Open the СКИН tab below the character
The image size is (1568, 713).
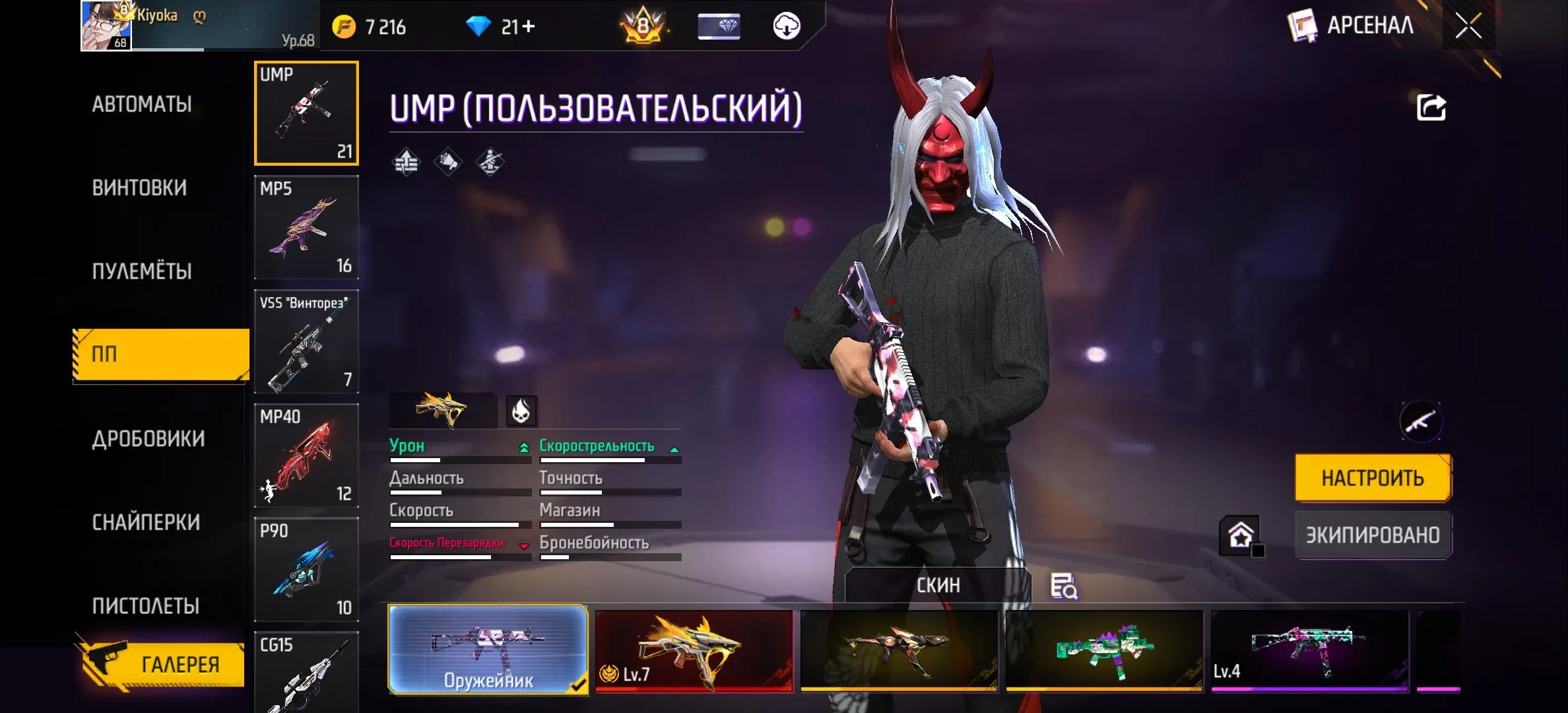[937, 584]
